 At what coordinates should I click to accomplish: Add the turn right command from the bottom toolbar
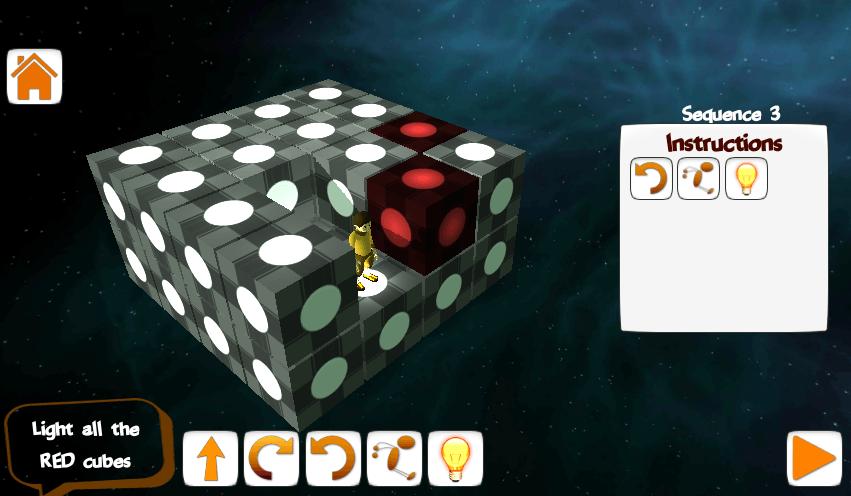point(271,459)
